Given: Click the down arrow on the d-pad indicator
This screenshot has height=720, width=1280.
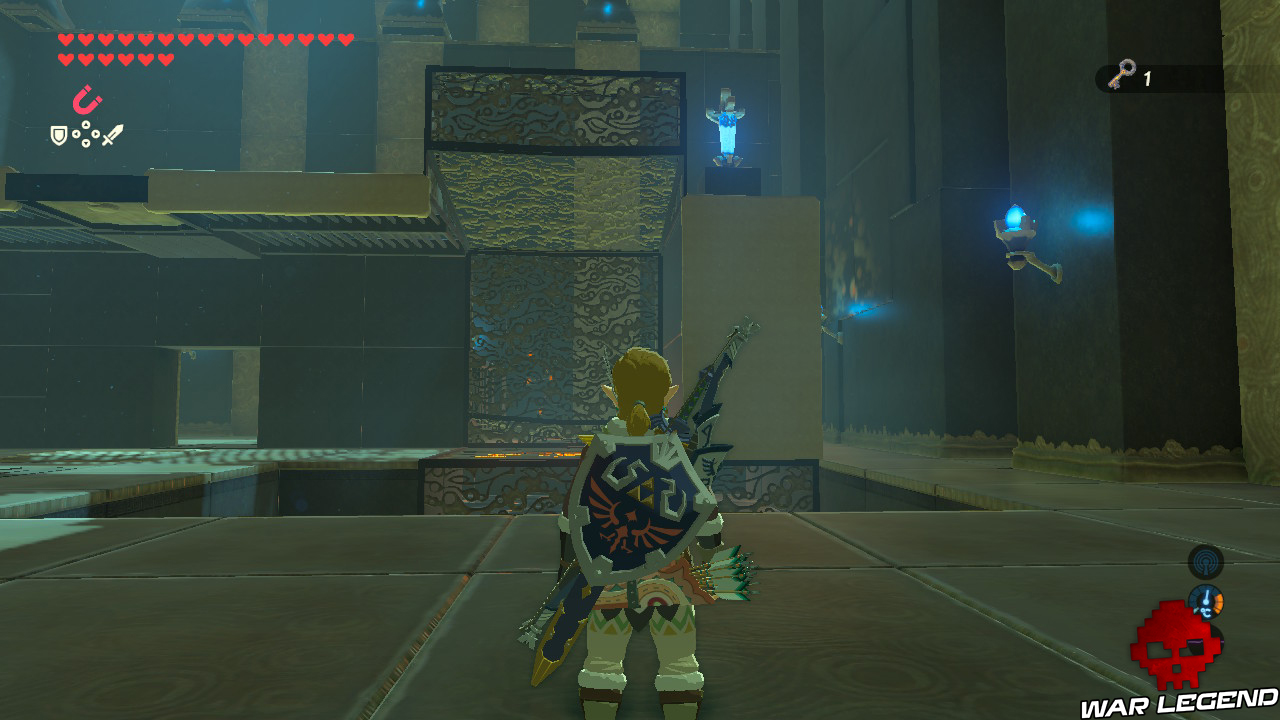Looking at the screenshot, I should click(x=85, y=143).
